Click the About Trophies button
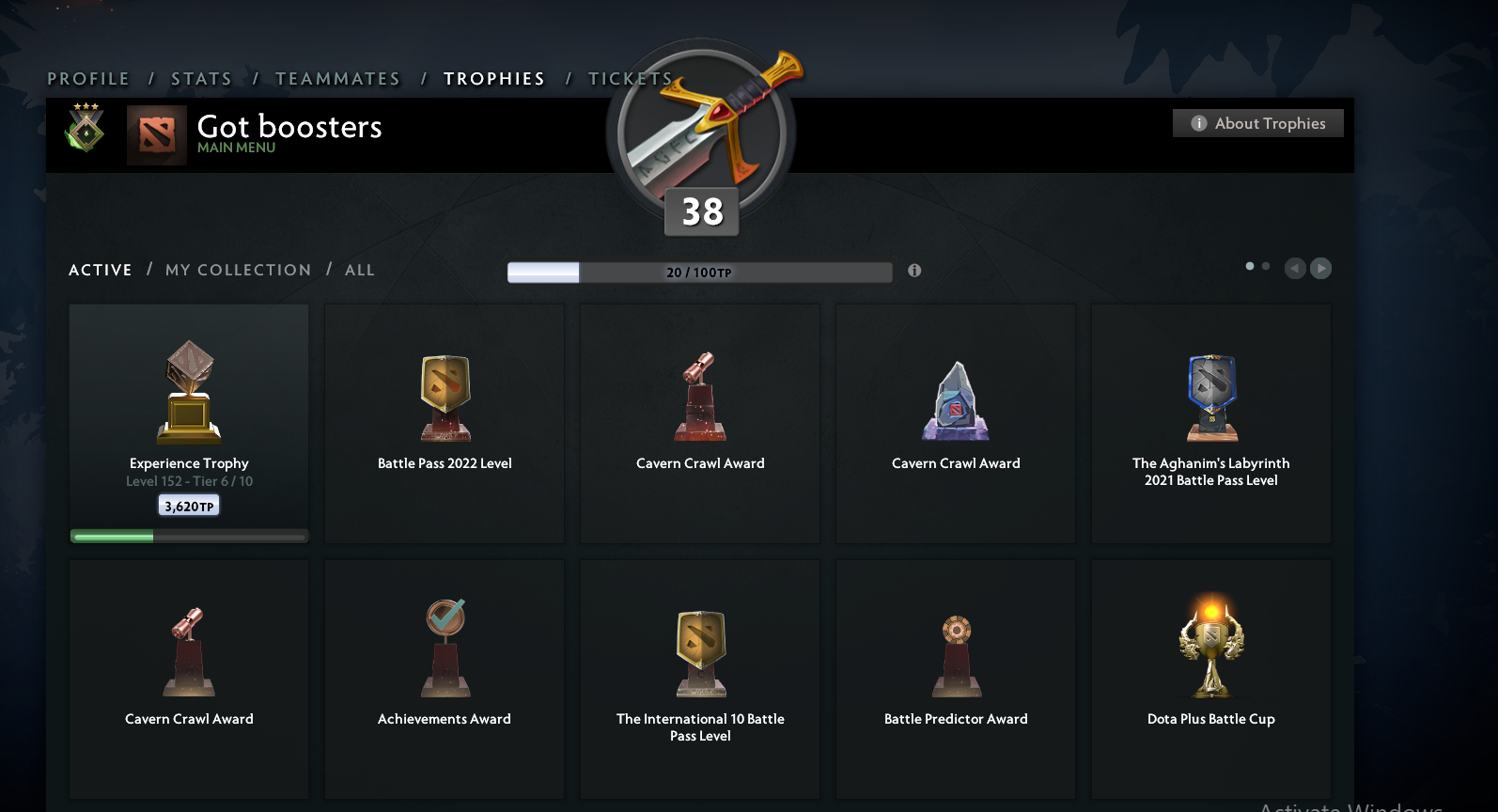The width and height of the screenshot is (1498, 812). pyautogui.click(x=1257, y=122)
